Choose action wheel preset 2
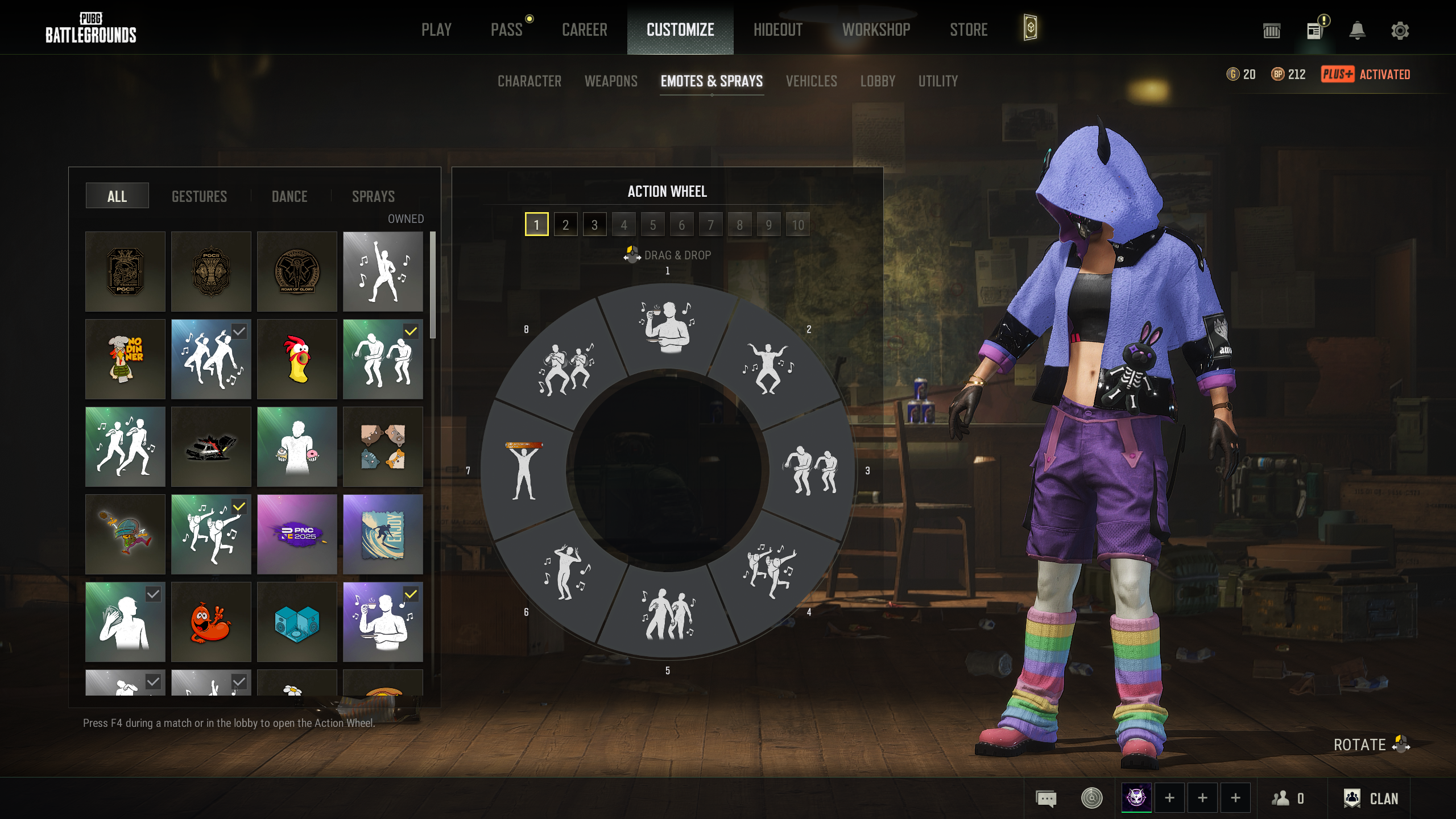 point(565,225)
